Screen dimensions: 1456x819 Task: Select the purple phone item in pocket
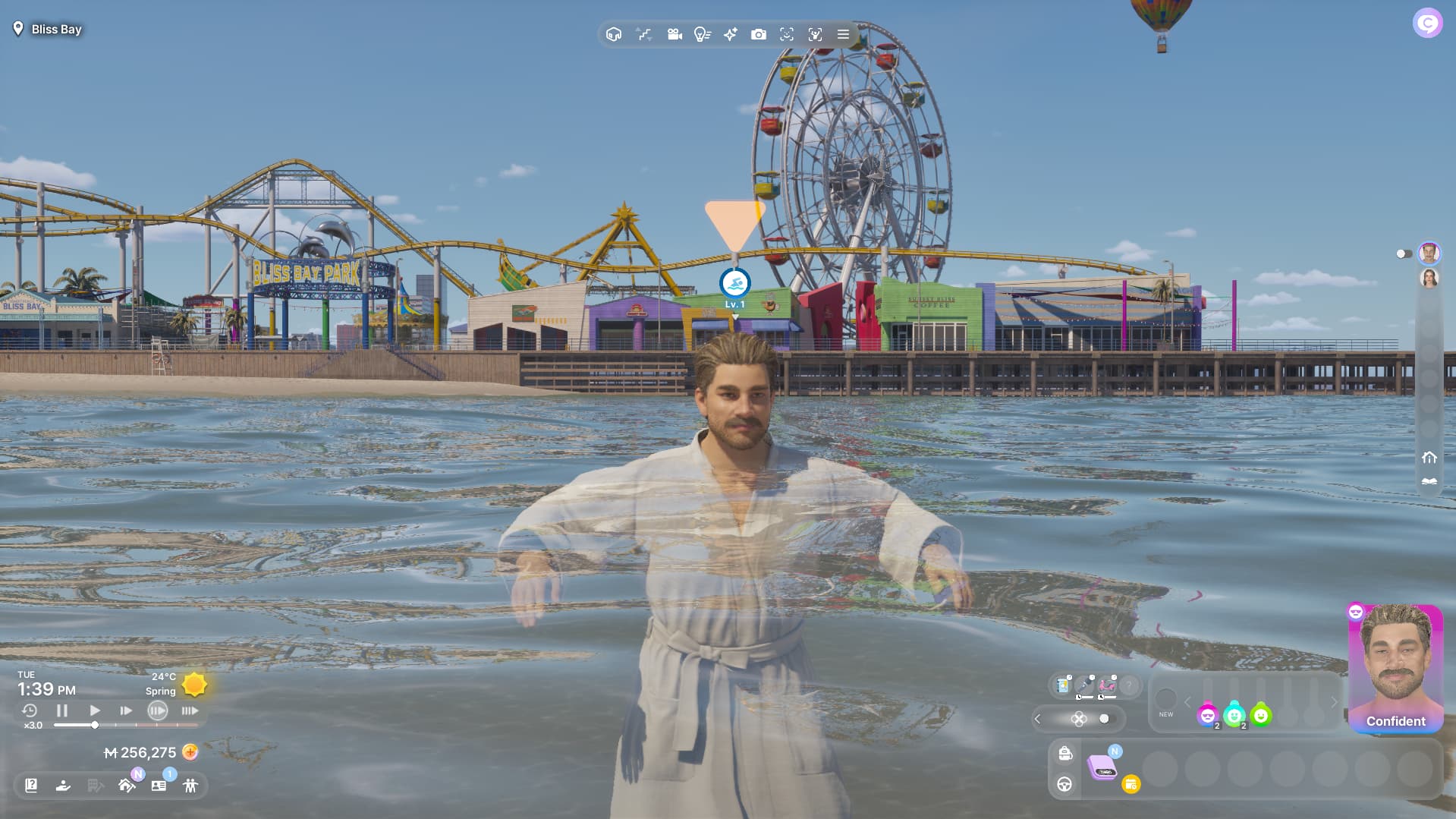(1102, 767)
